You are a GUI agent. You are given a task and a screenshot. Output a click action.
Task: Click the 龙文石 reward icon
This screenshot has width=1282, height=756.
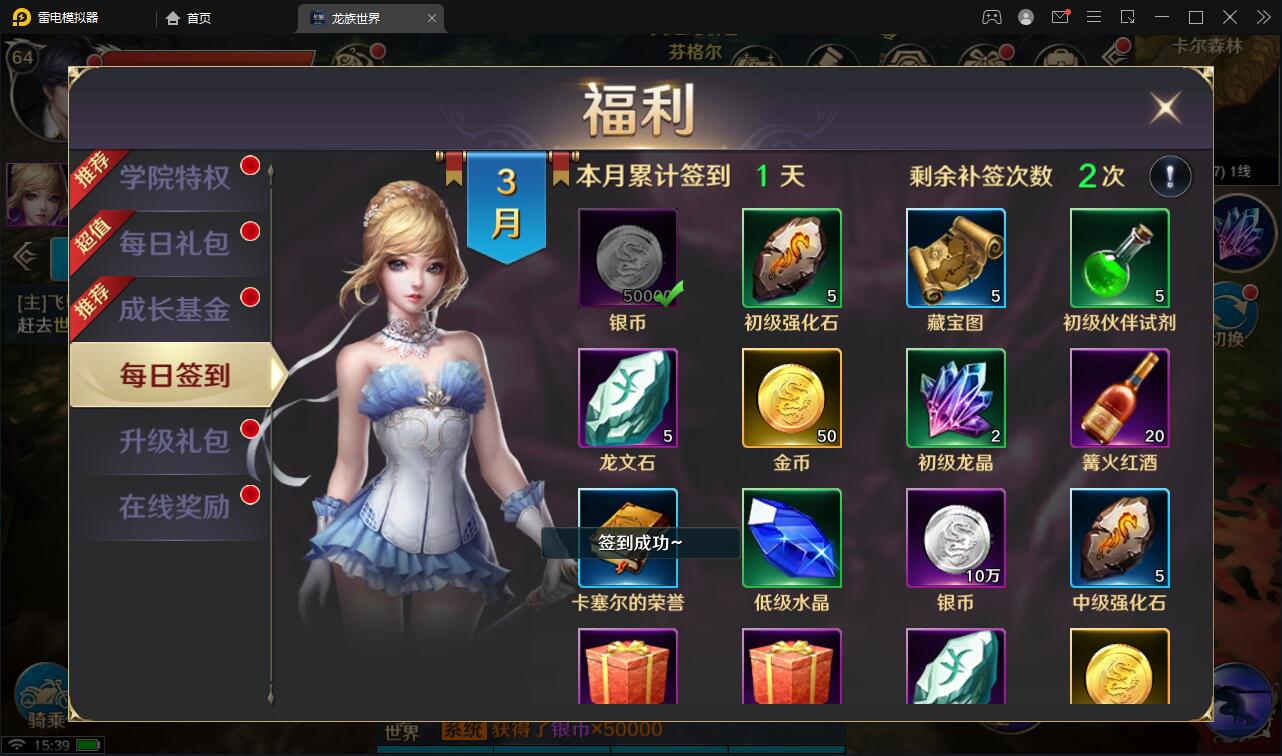[x=627, y=398]
